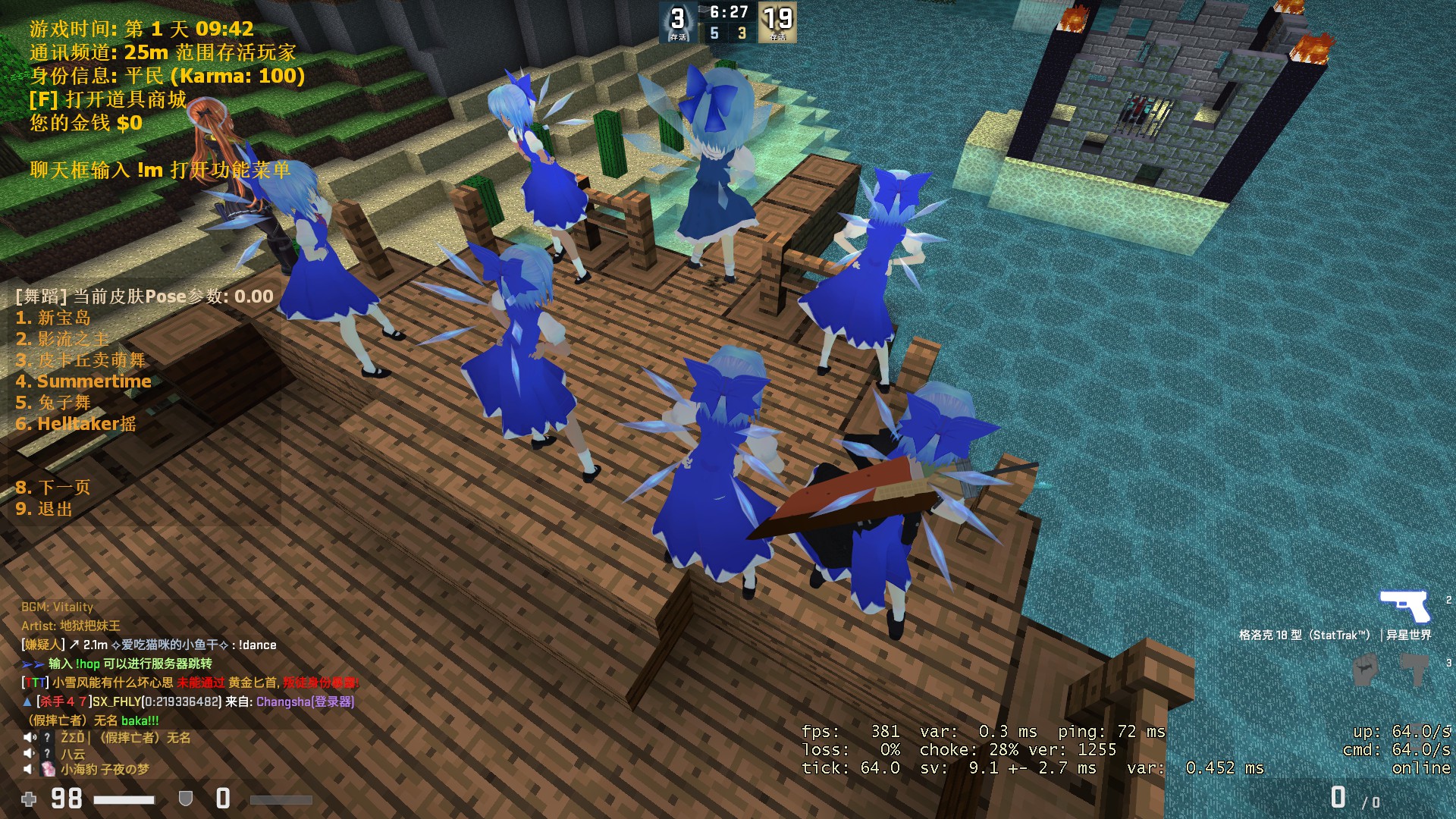Mute the speaker icon for ŽΣĎ 无名
The width and height of the screenshot is (1456, 819).
pyautogui.click(x=28, y=736)
